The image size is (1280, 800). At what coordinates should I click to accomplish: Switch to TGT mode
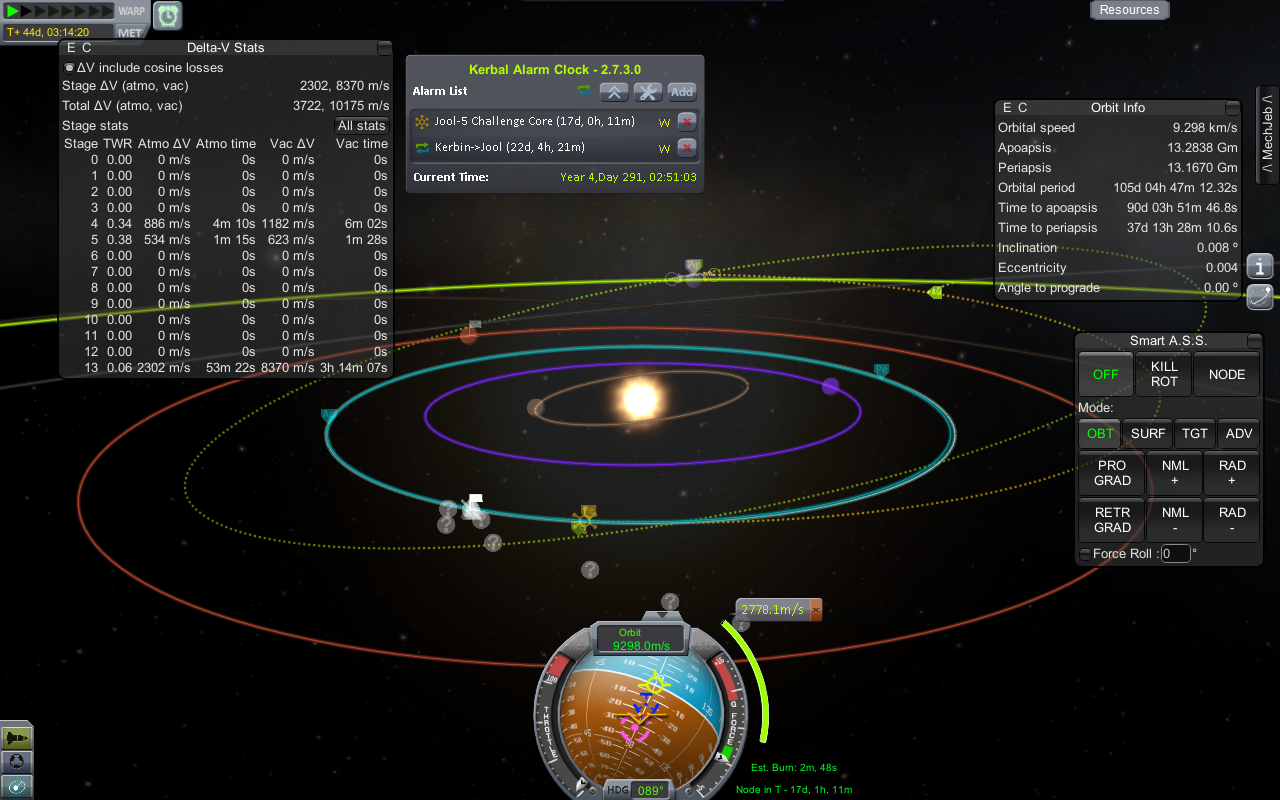pyautogui.click(x=1195, y=434)
